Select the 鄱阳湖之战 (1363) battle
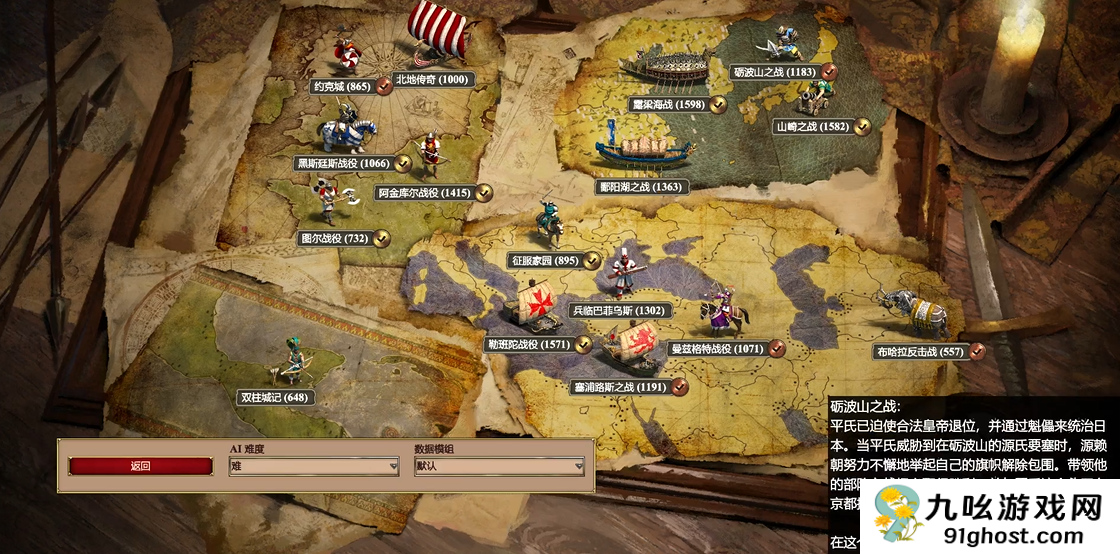 coord(640,186)
